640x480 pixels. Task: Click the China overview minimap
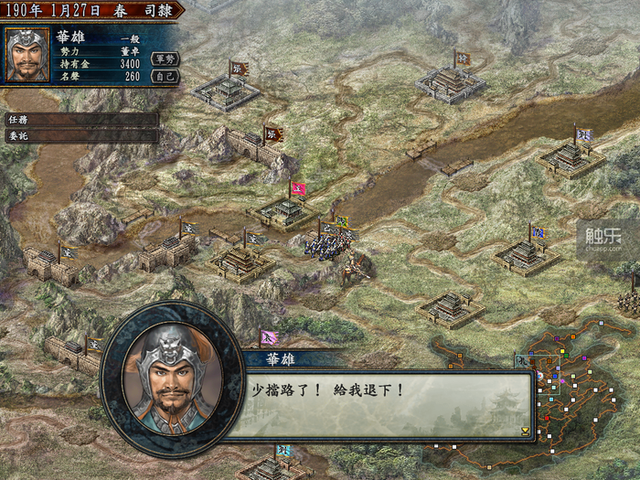click(x=590, y=400)
